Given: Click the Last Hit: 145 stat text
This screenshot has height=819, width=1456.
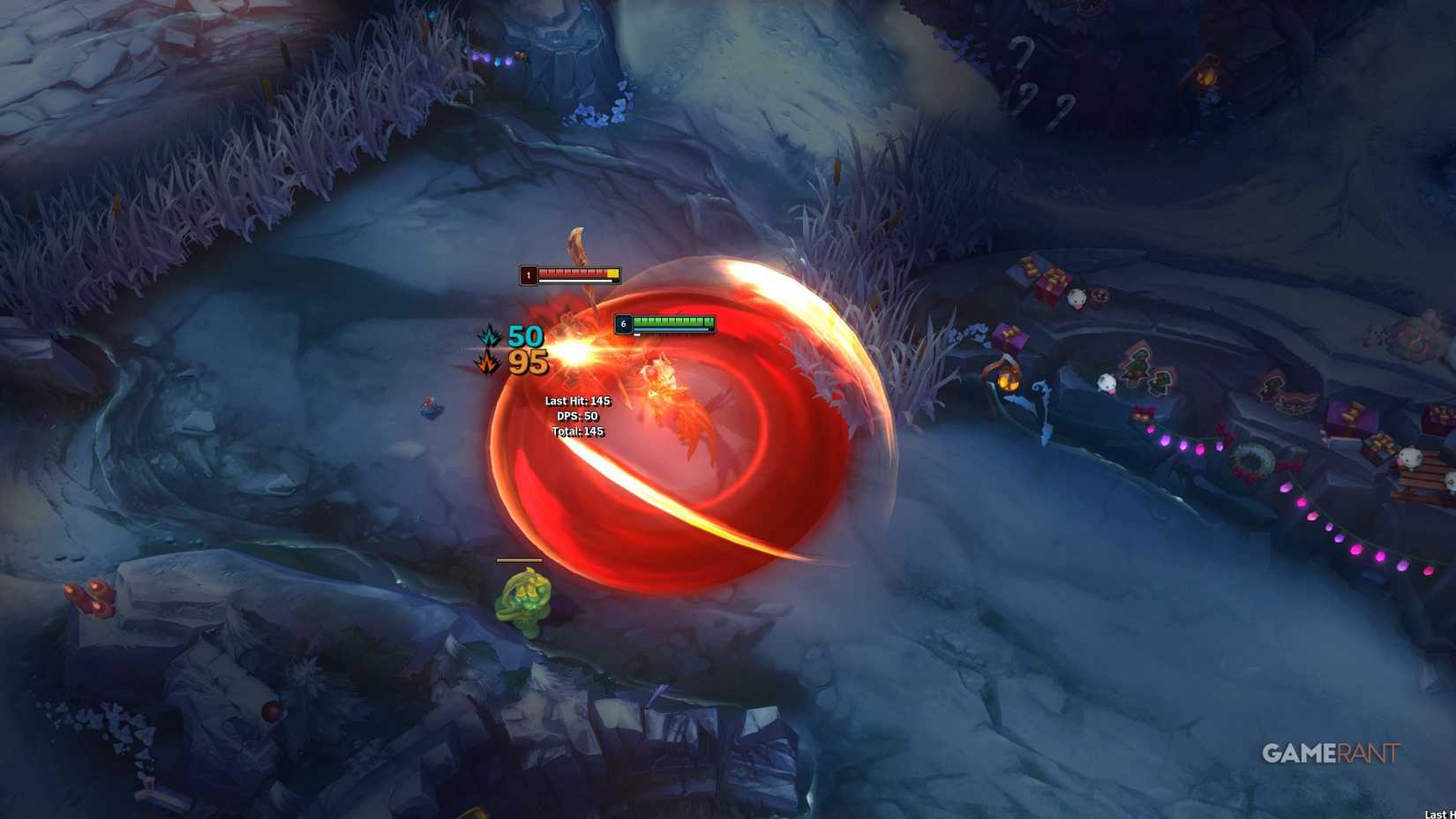Looking at the screenshot, I should coord(577,400).
